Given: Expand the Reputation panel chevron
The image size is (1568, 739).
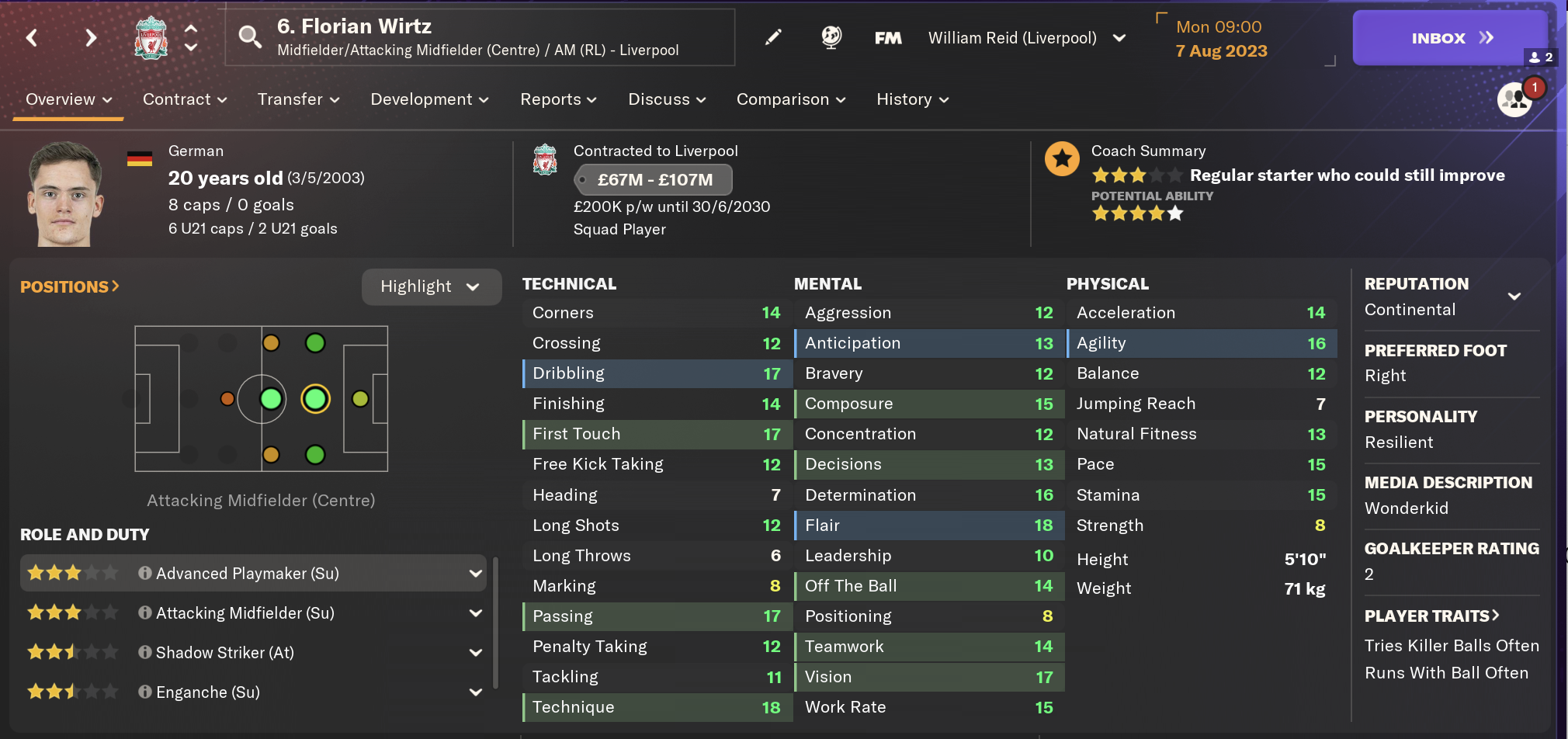Looking at the screenshot, I should point(1514,296).
